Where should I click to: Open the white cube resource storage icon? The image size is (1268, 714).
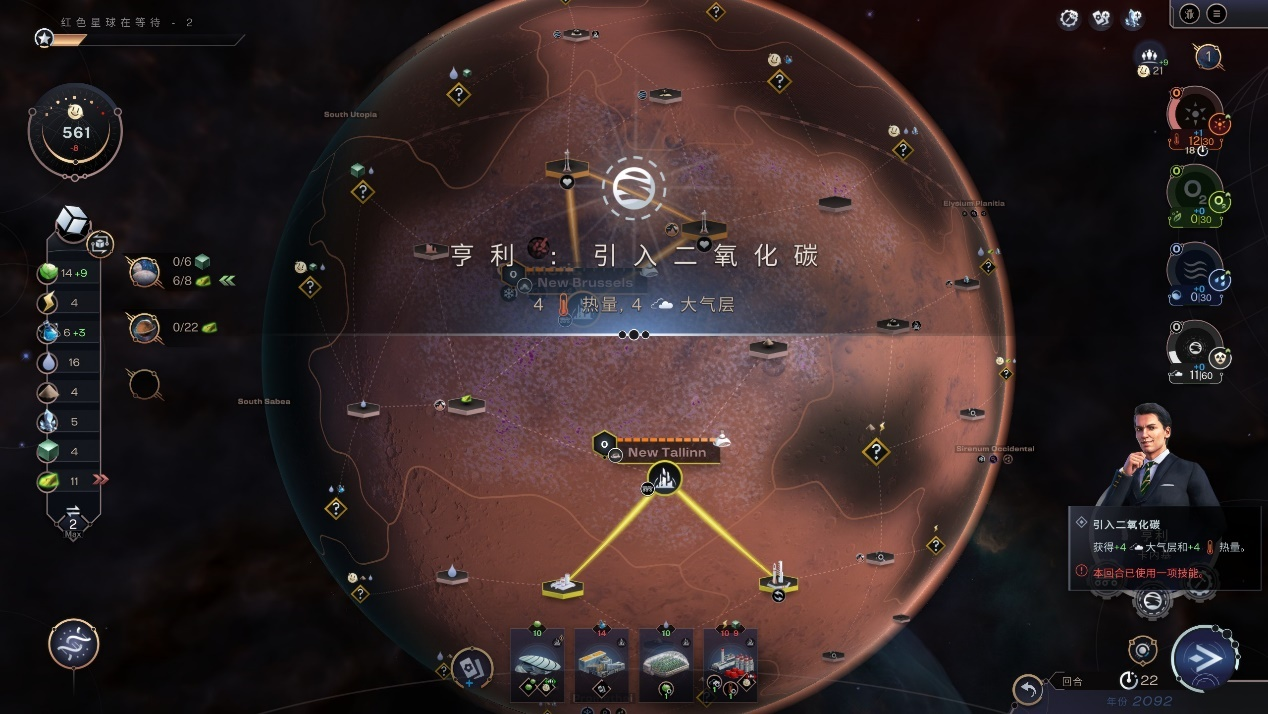(x=72, y=222)
